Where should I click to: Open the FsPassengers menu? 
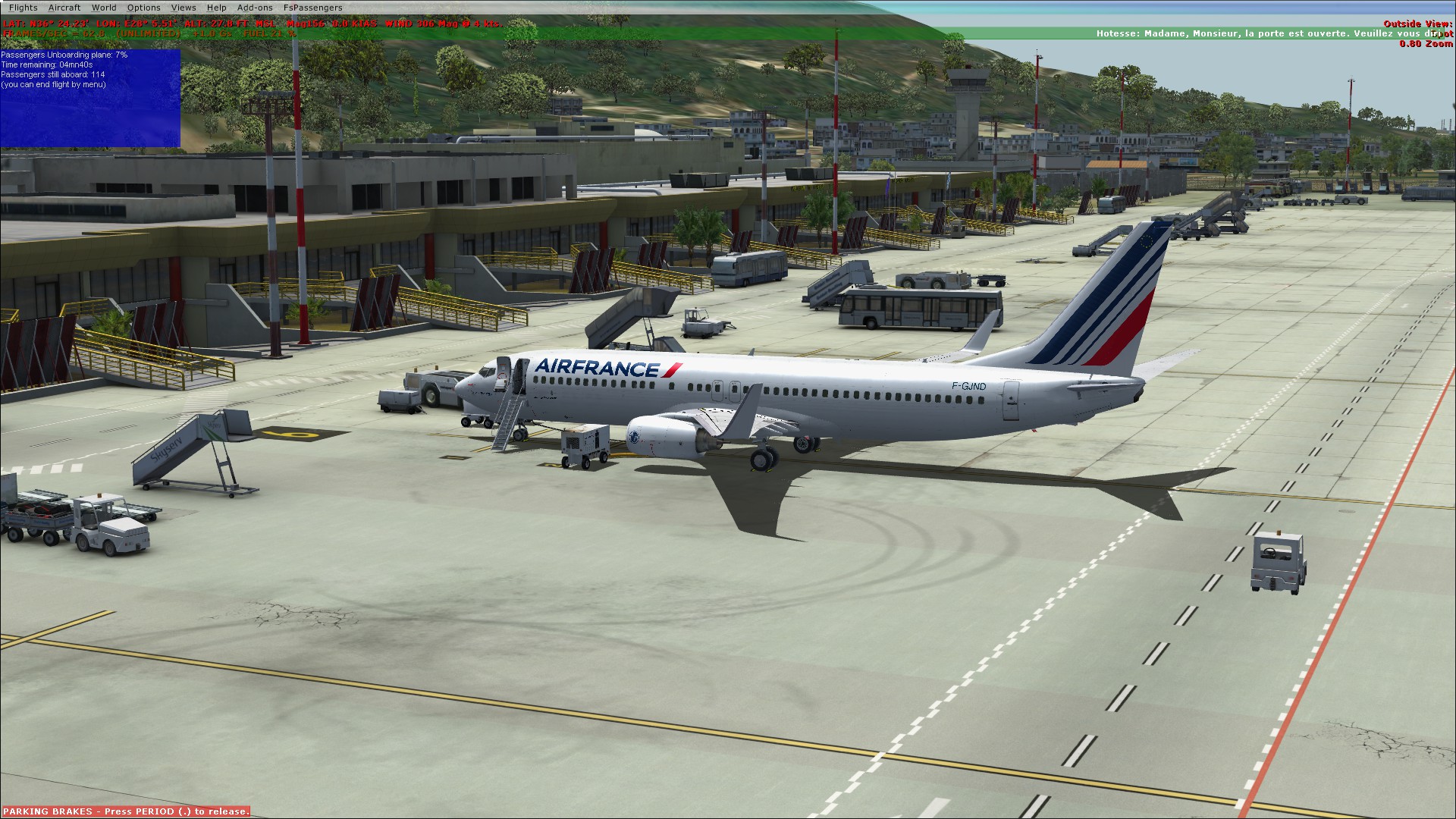coord(312,8)
